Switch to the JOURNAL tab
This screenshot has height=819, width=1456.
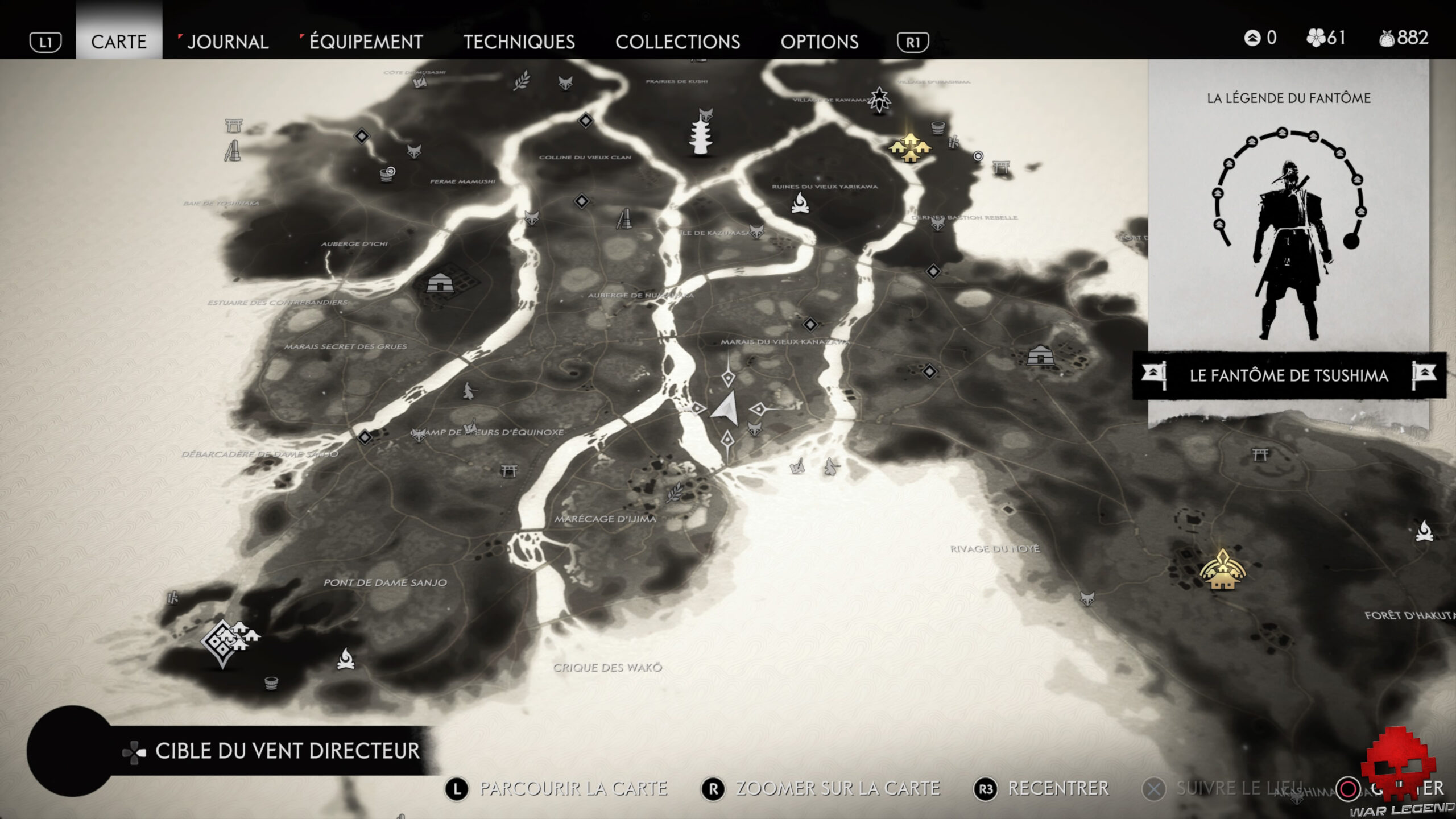tap(228, 42)
